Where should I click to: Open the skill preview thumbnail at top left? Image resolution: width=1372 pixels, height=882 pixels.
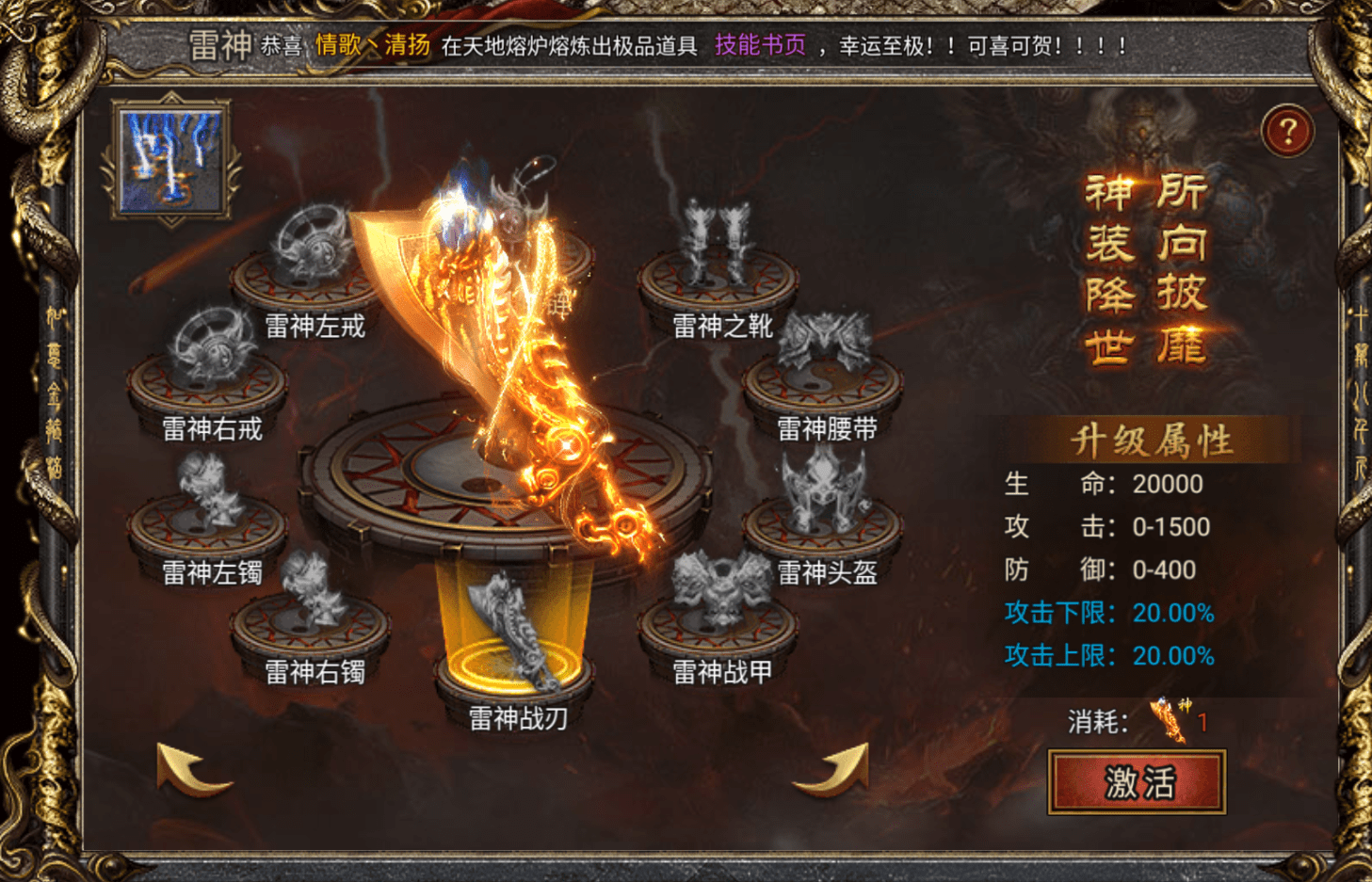pyautogui.click(x=169, y=156)
